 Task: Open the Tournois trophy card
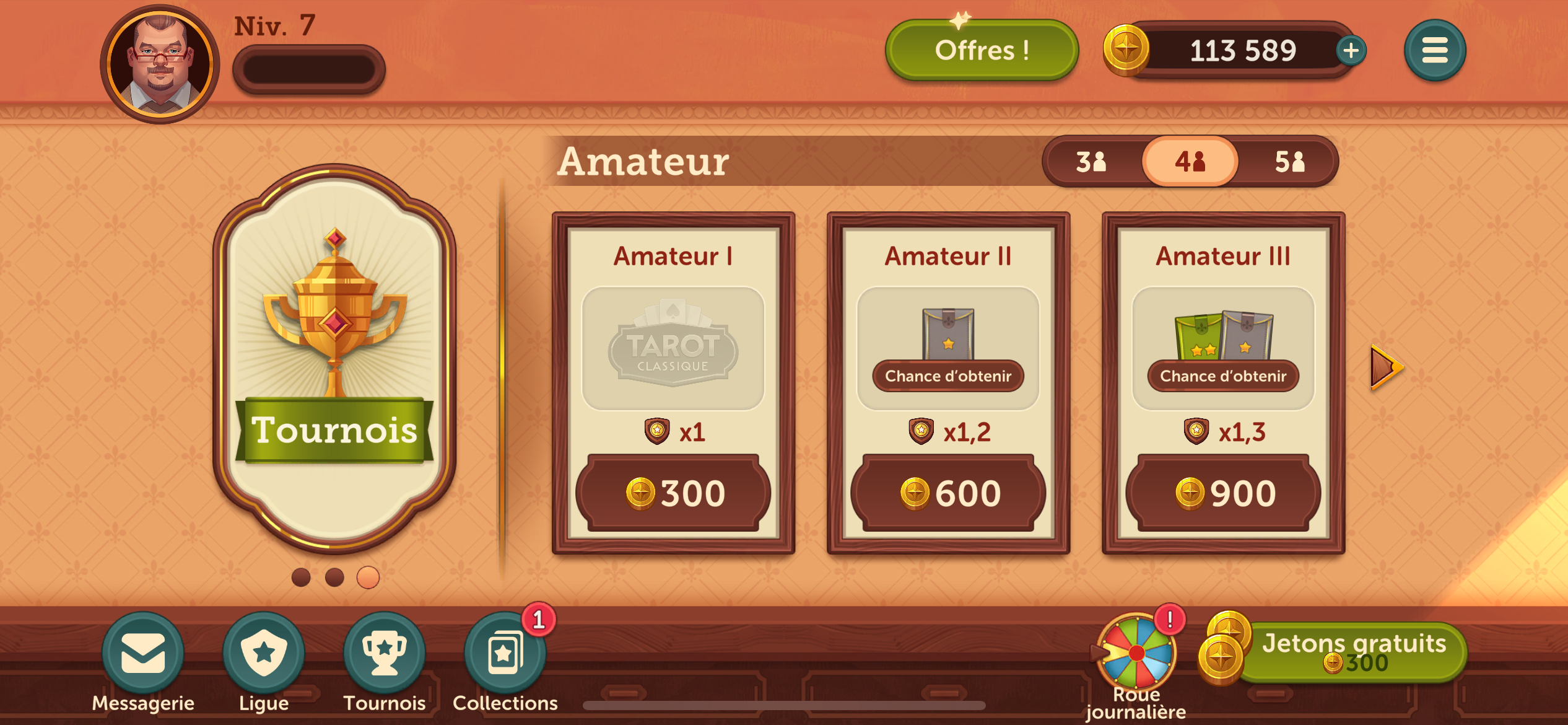334,359
